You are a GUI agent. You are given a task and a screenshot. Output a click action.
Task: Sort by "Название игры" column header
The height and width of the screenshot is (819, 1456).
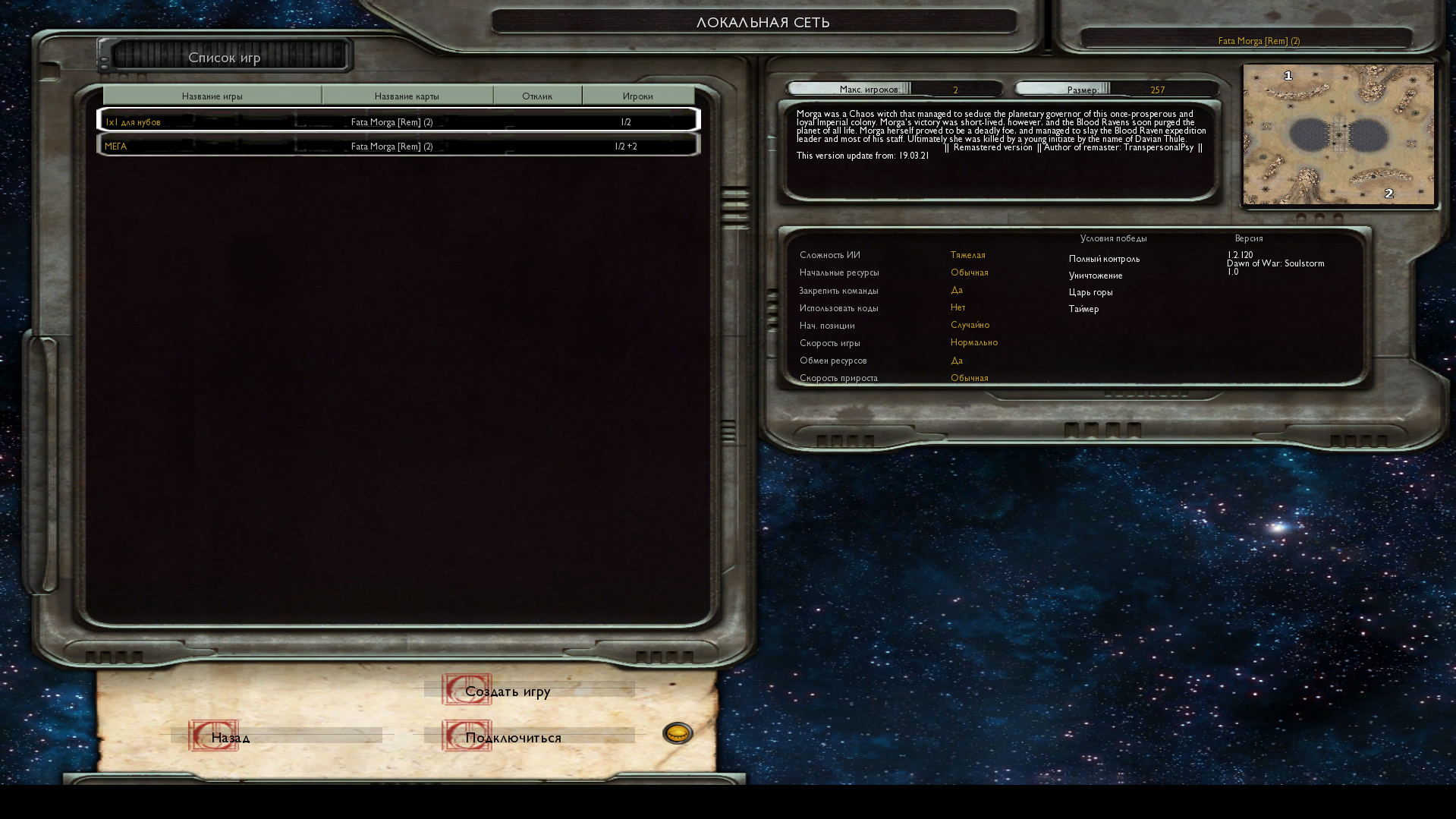pyautogui.click(x=212, y=96)
